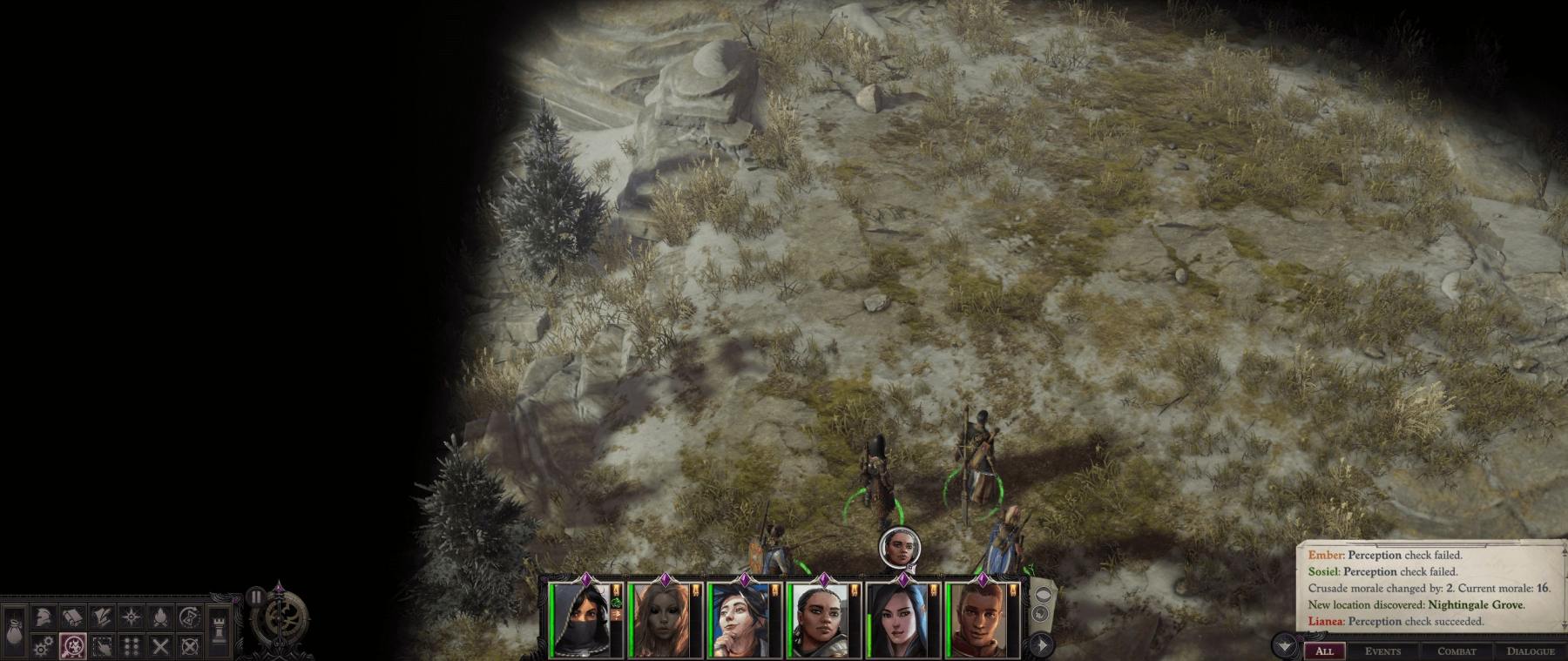Select the short-haired man portrait
This screenshot has width=1568, height=661.
click(x=981, y=620)
